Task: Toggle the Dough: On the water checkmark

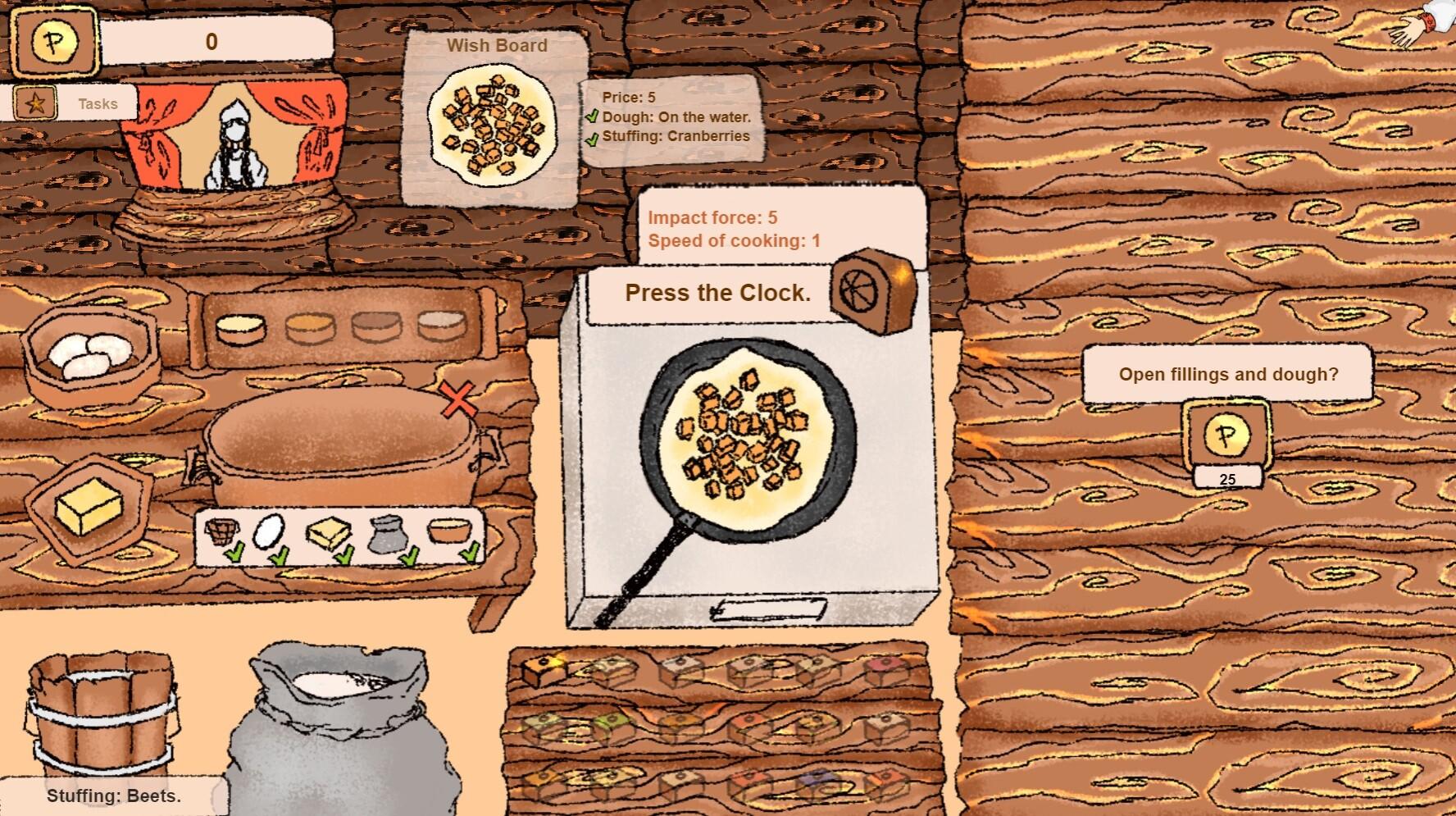Action: [x=593, y=117]
